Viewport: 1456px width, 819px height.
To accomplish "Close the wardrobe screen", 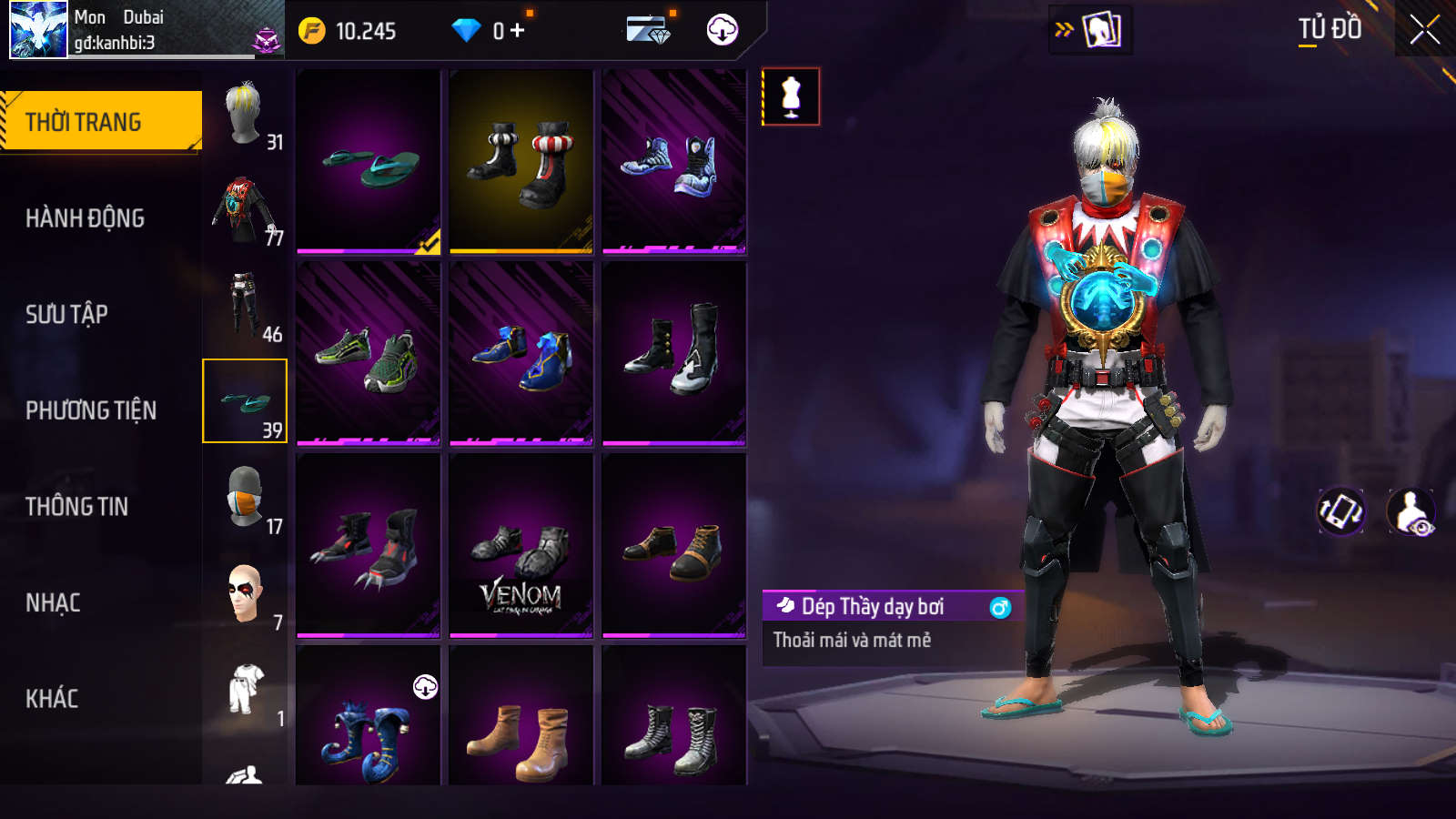I will (x=1424, y=30).
